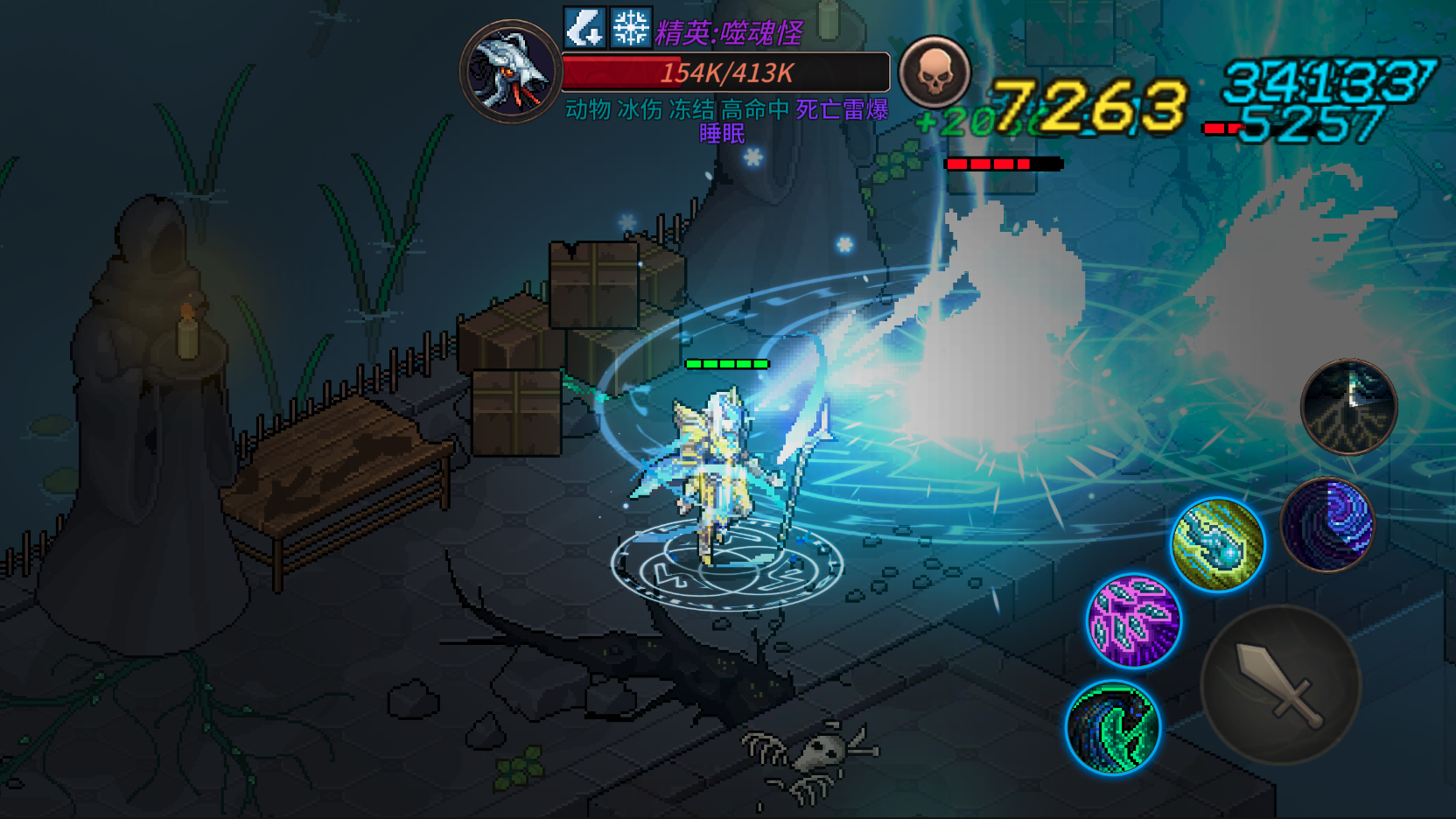
Task: Tap the sword basic attack button
Action: (1279, 685)
